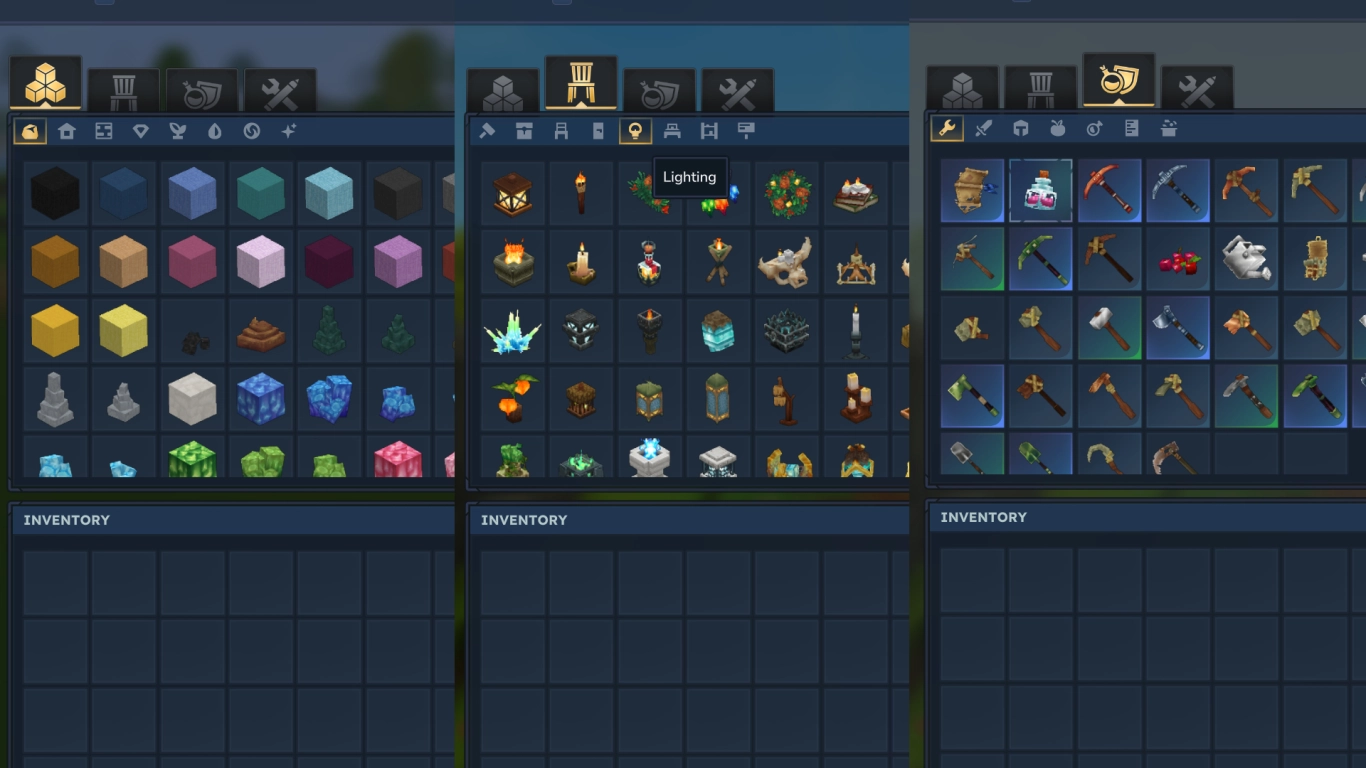Select the chair icon furniture category

[x=561, y=130]
